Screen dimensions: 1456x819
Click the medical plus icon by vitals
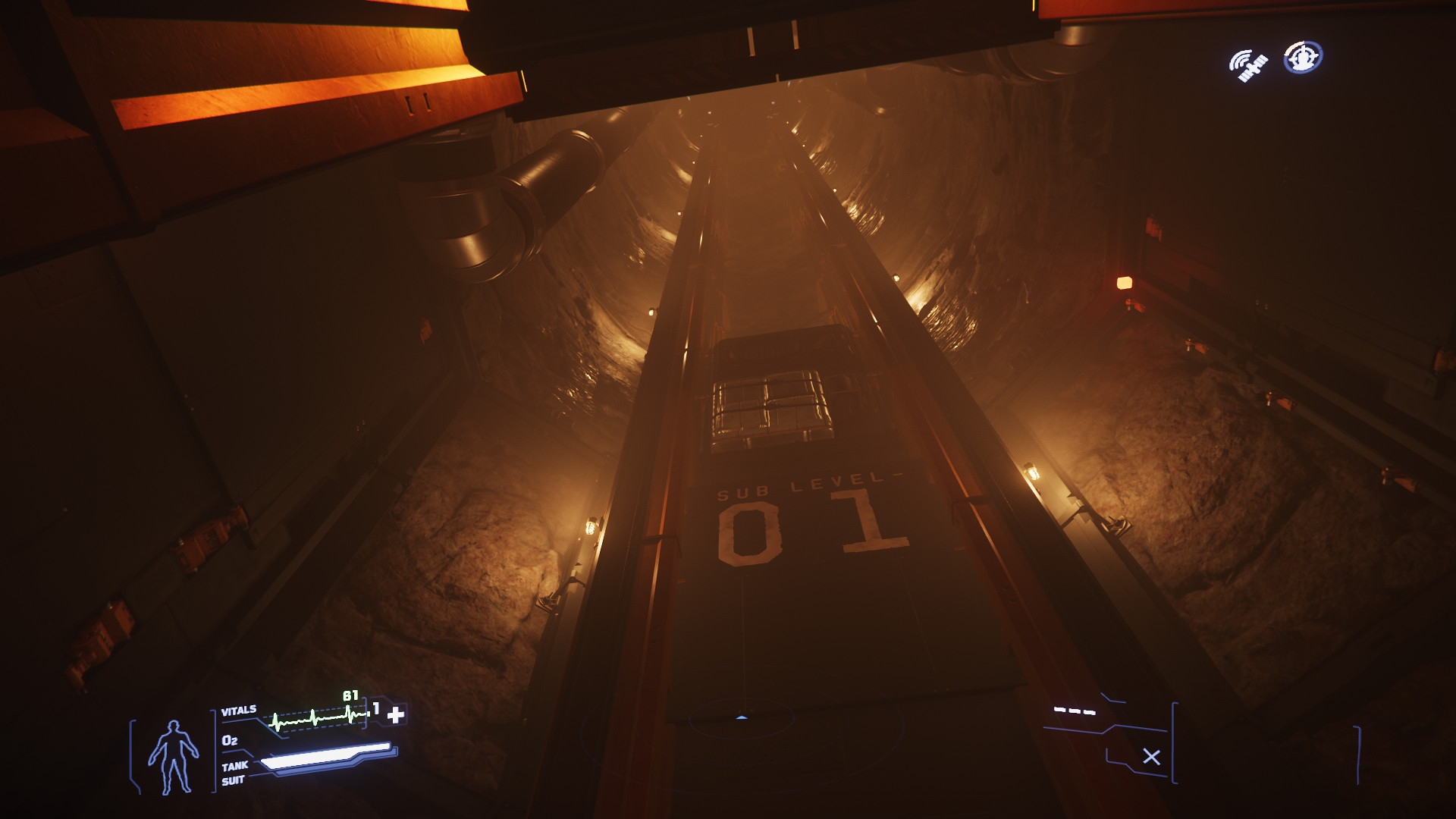point(396,714)
